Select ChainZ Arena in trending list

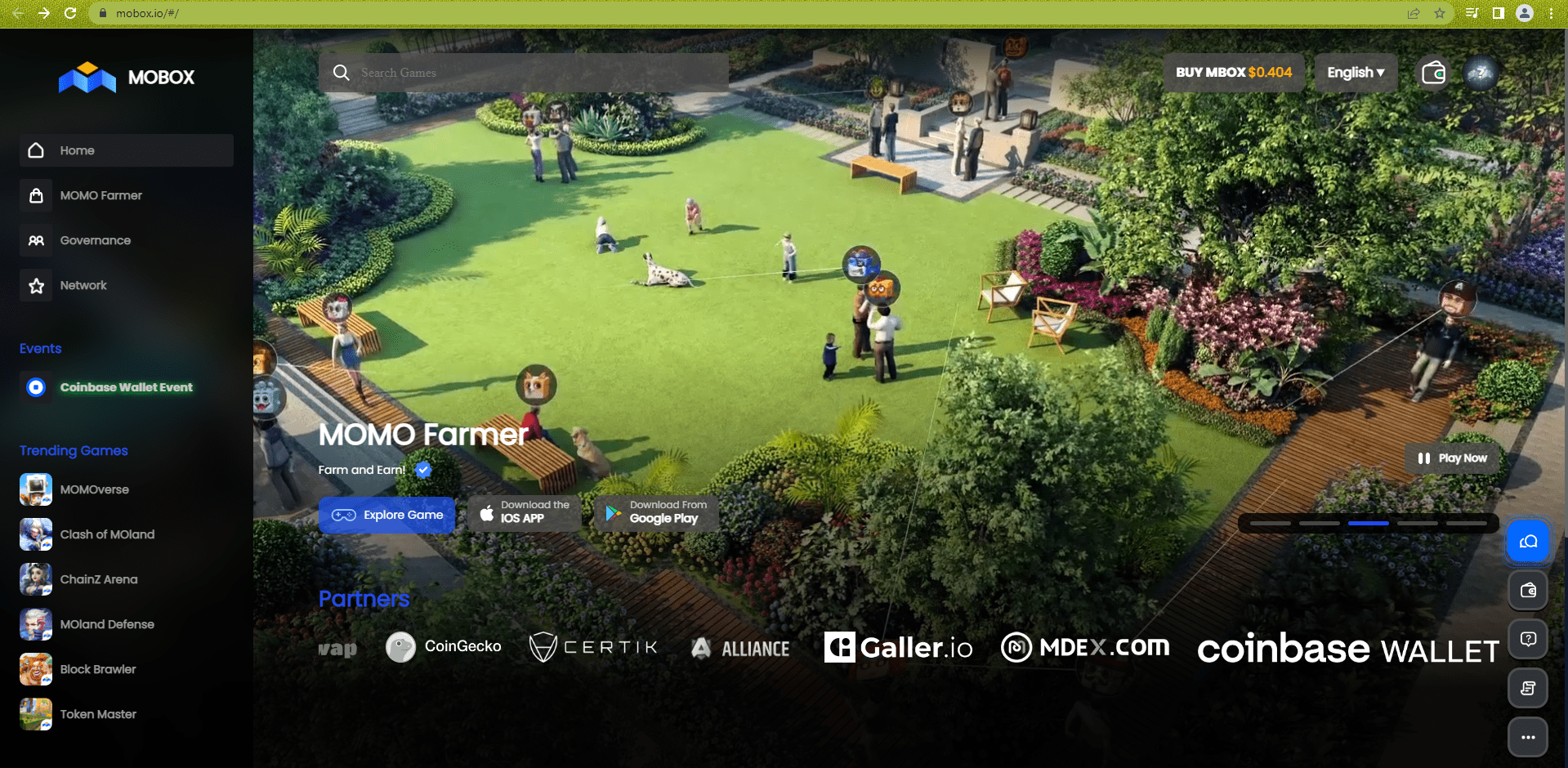click(x=98, y=579)
